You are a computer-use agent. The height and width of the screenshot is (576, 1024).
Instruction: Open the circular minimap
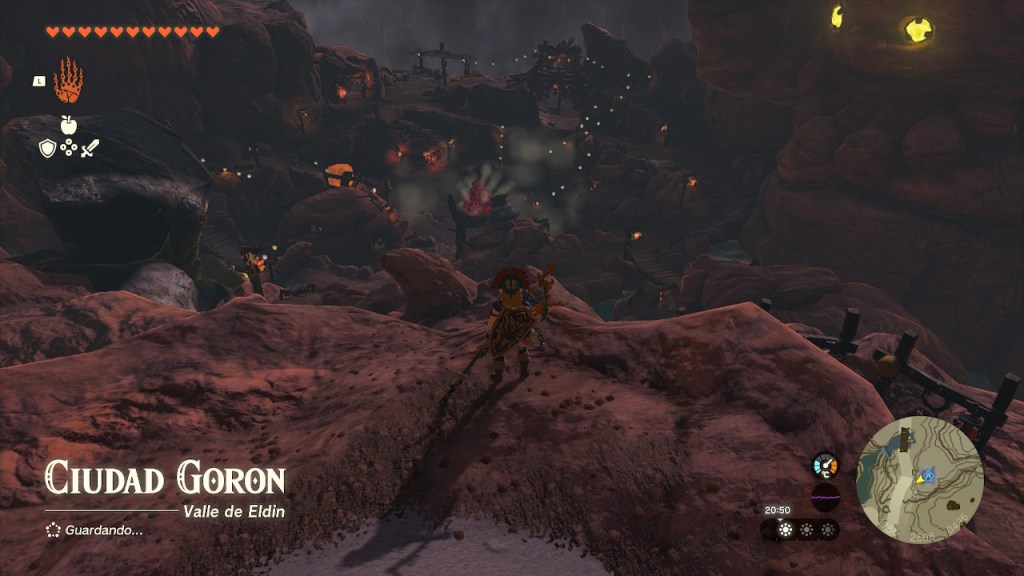920,479
